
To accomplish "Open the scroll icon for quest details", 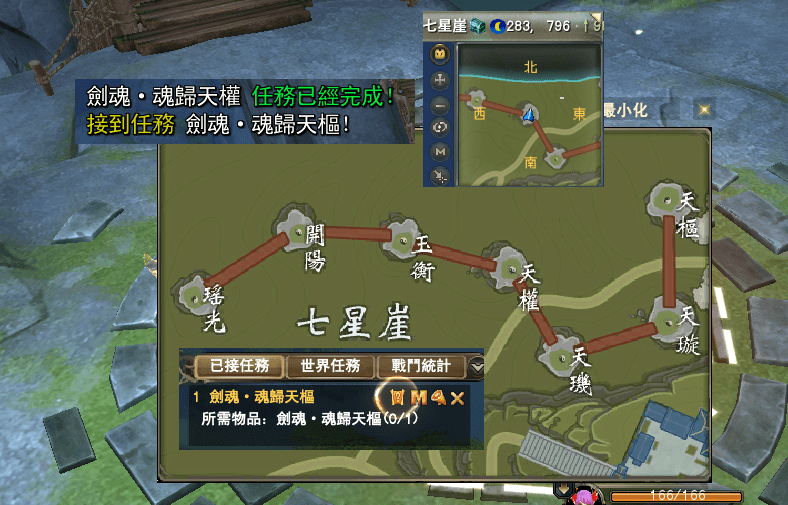I will [x=397, y=398].
